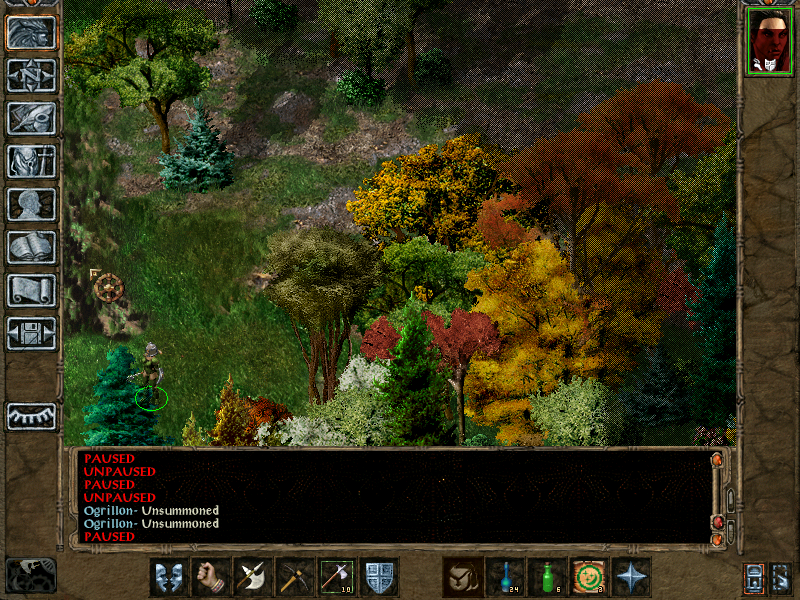Click the rest button with closed eye
The width and height of the screenshot is (800, 600).
(31, 416)
